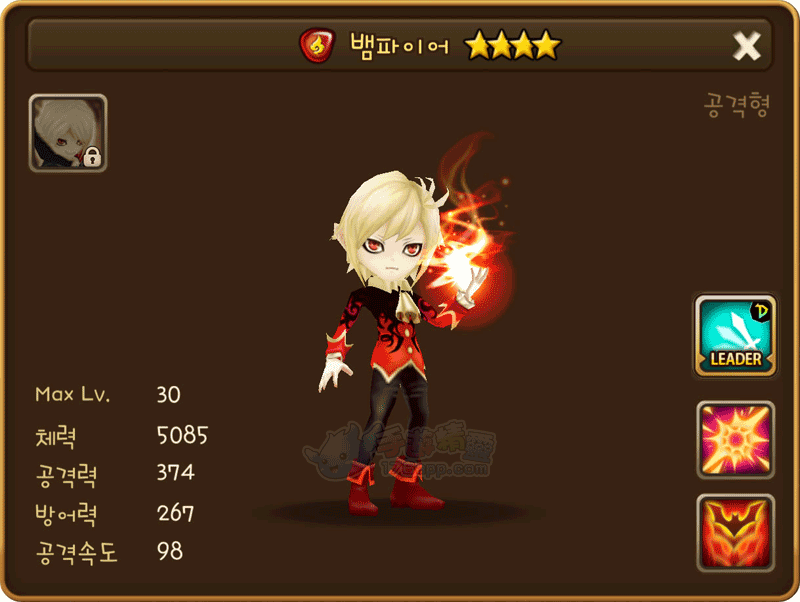View the fire burst skill icon

[x=735, y=440]
